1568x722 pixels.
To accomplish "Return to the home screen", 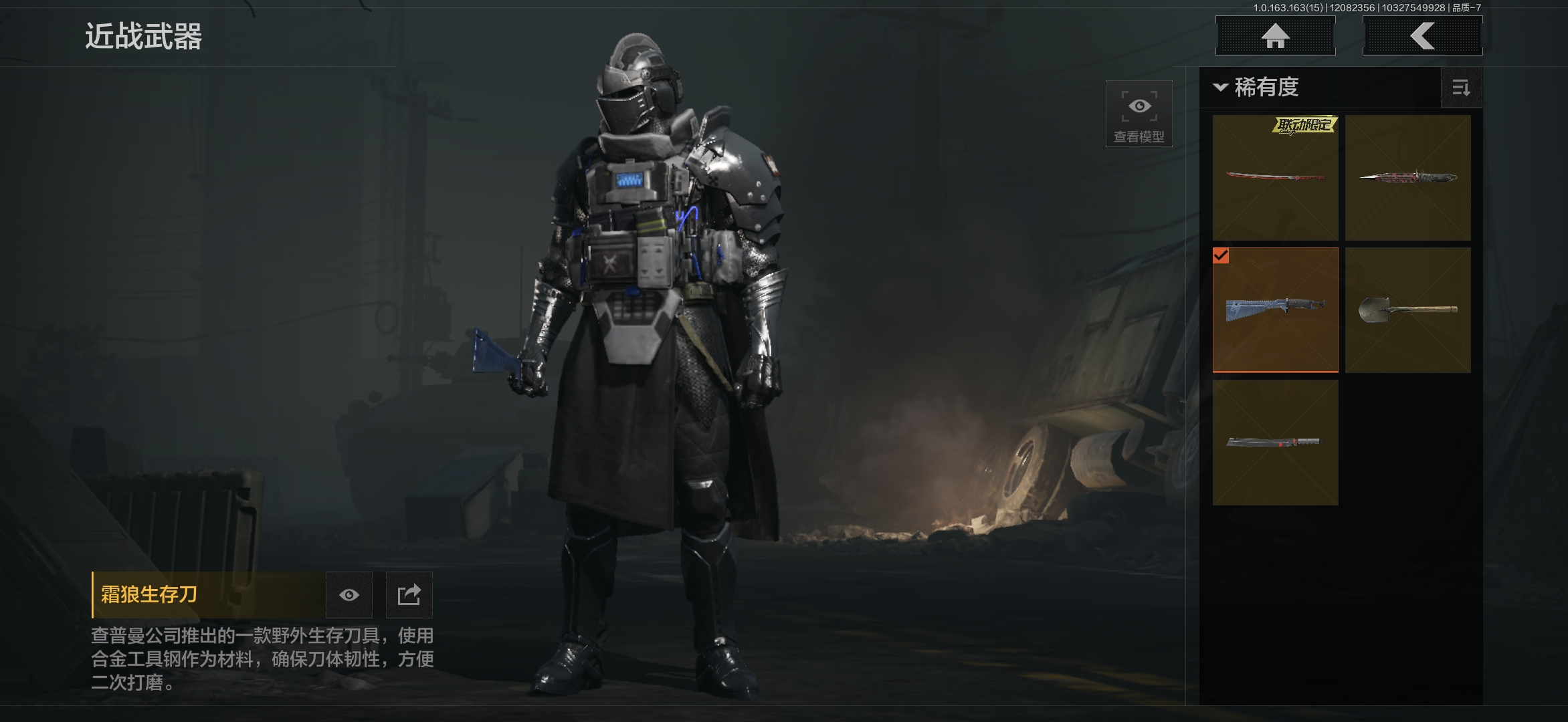I will point(1275,36).
